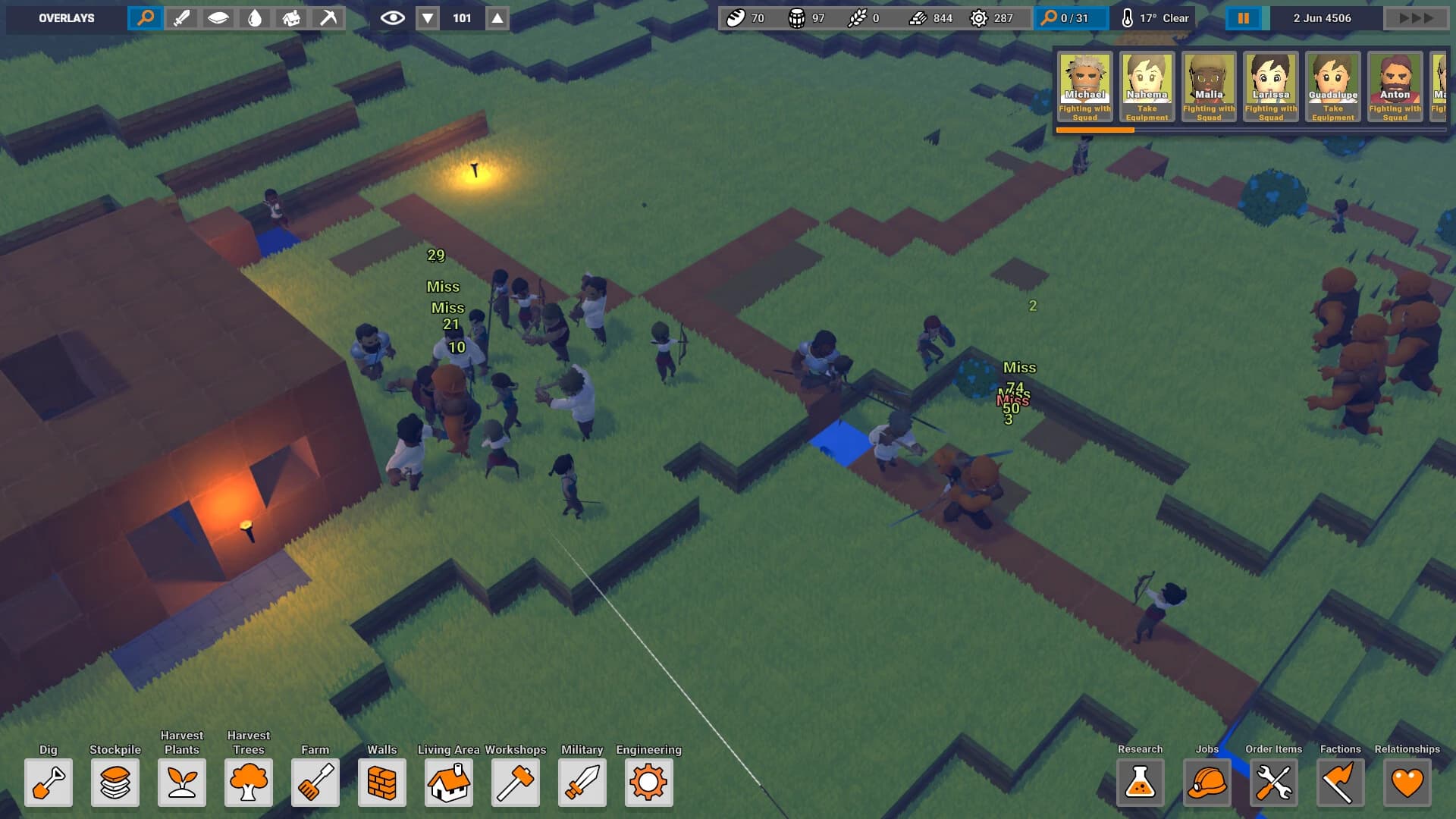The width and height of the screenshot is (1456, 819).
Task: Lower the view level with the down arrow
Action: (x=428, y=17)
